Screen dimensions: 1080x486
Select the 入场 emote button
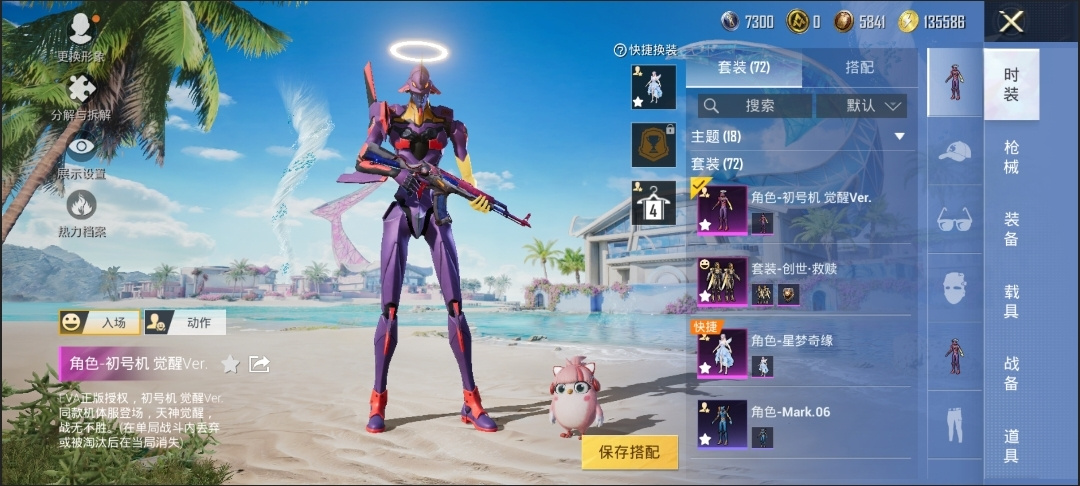point(99,322)
